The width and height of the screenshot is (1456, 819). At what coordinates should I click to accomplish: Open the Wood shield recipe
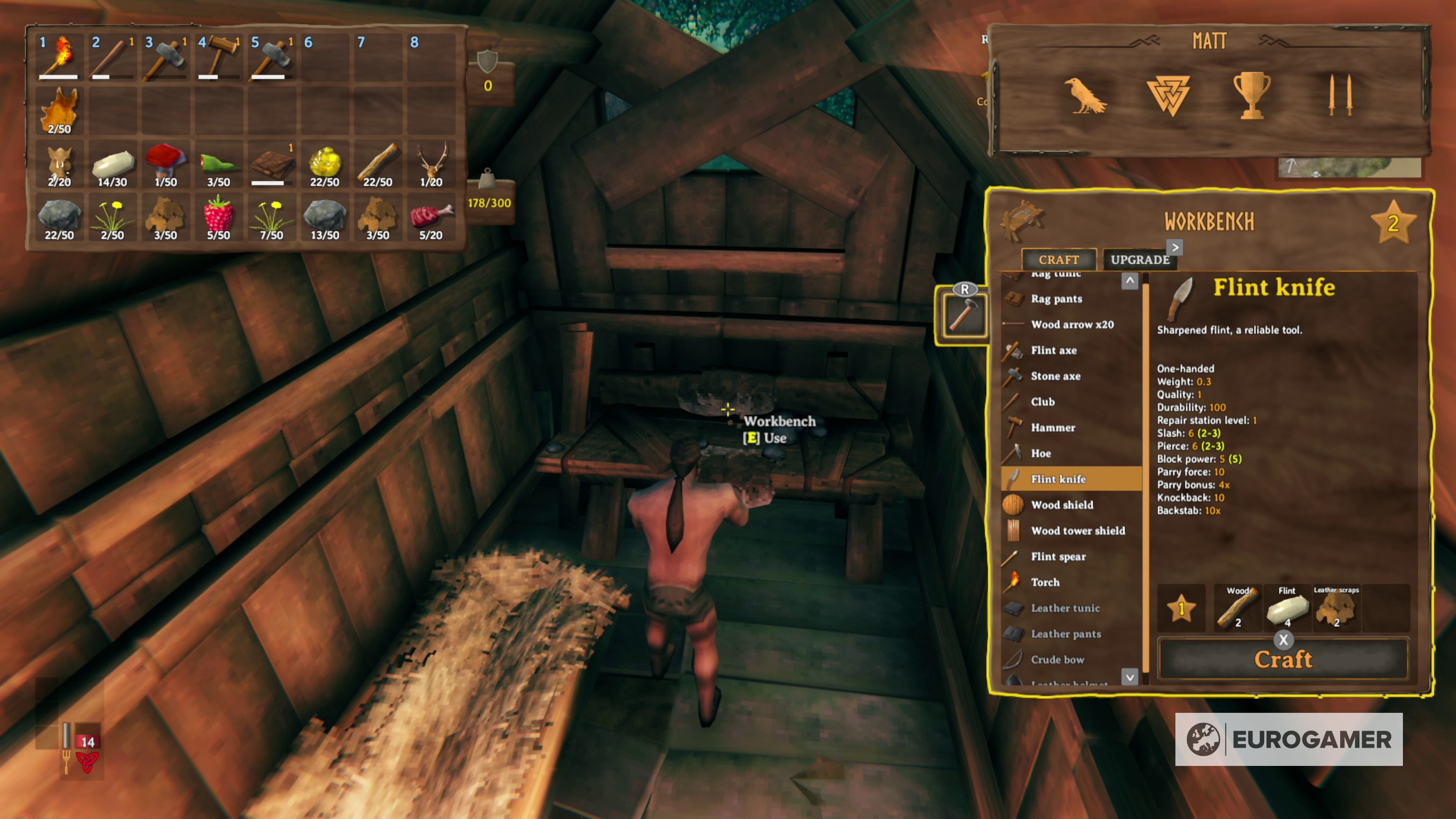1062,505
